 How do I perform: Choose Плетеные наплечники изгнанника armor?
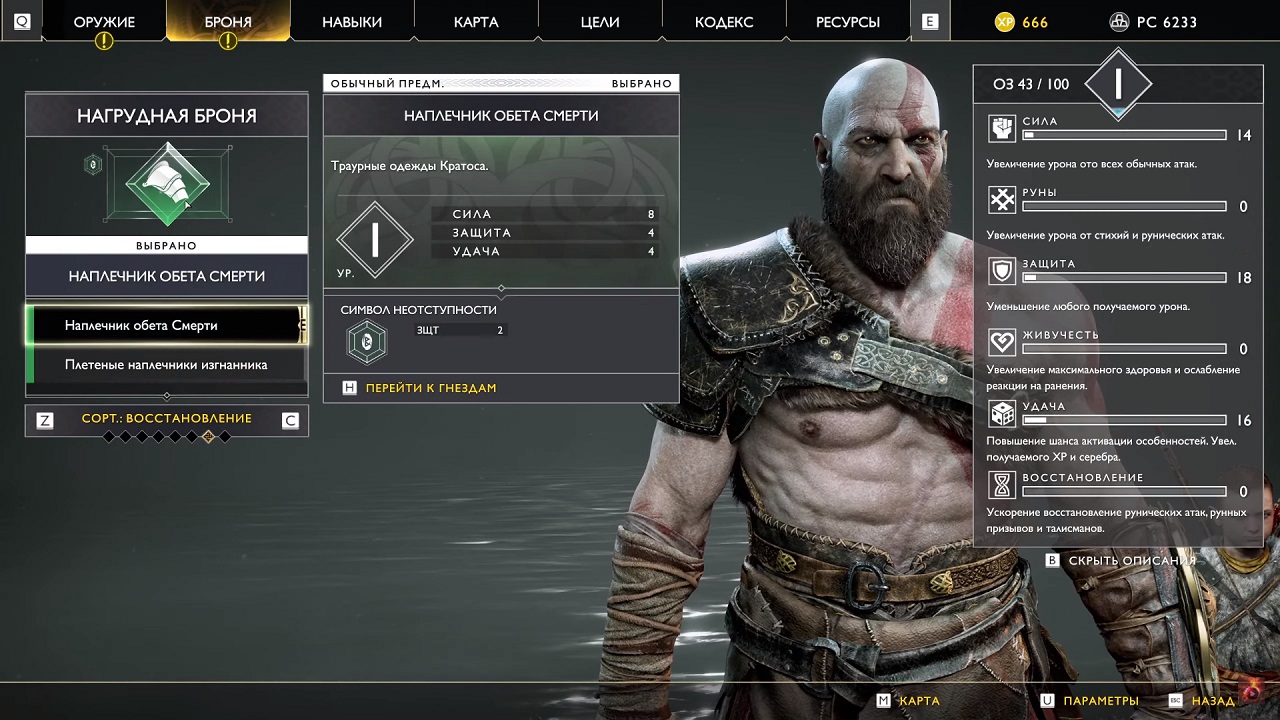167,365
